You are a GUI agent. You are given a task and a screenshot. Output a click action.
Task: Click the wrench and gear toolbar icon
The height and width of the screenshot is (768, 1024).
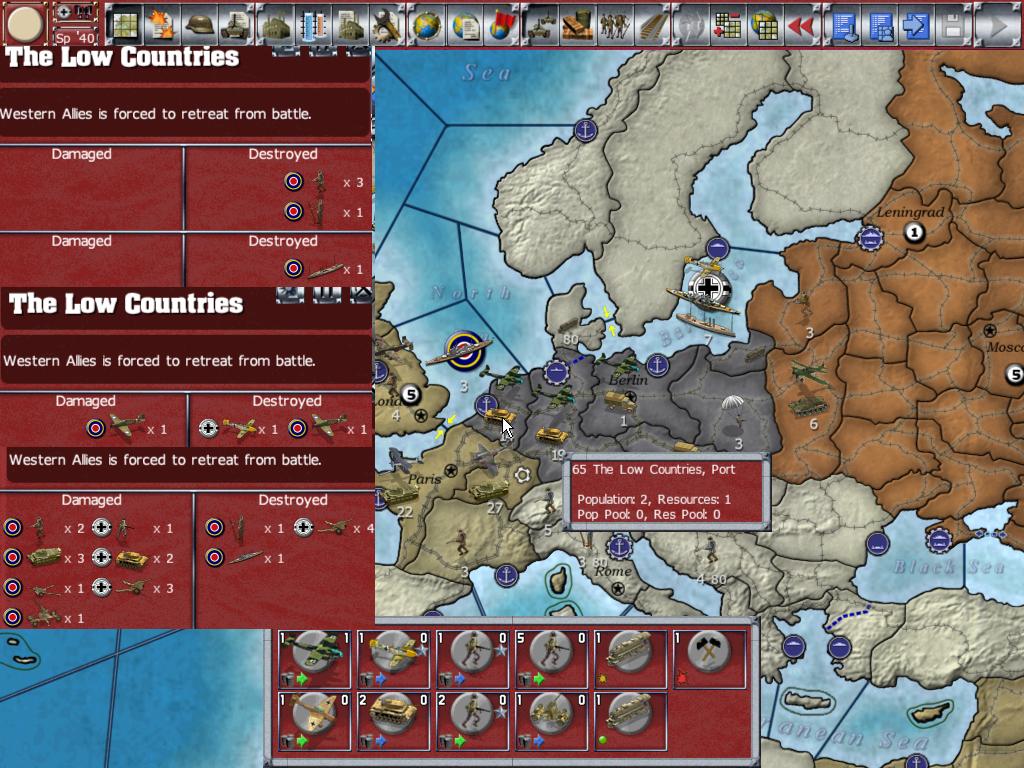coord(387,25)
